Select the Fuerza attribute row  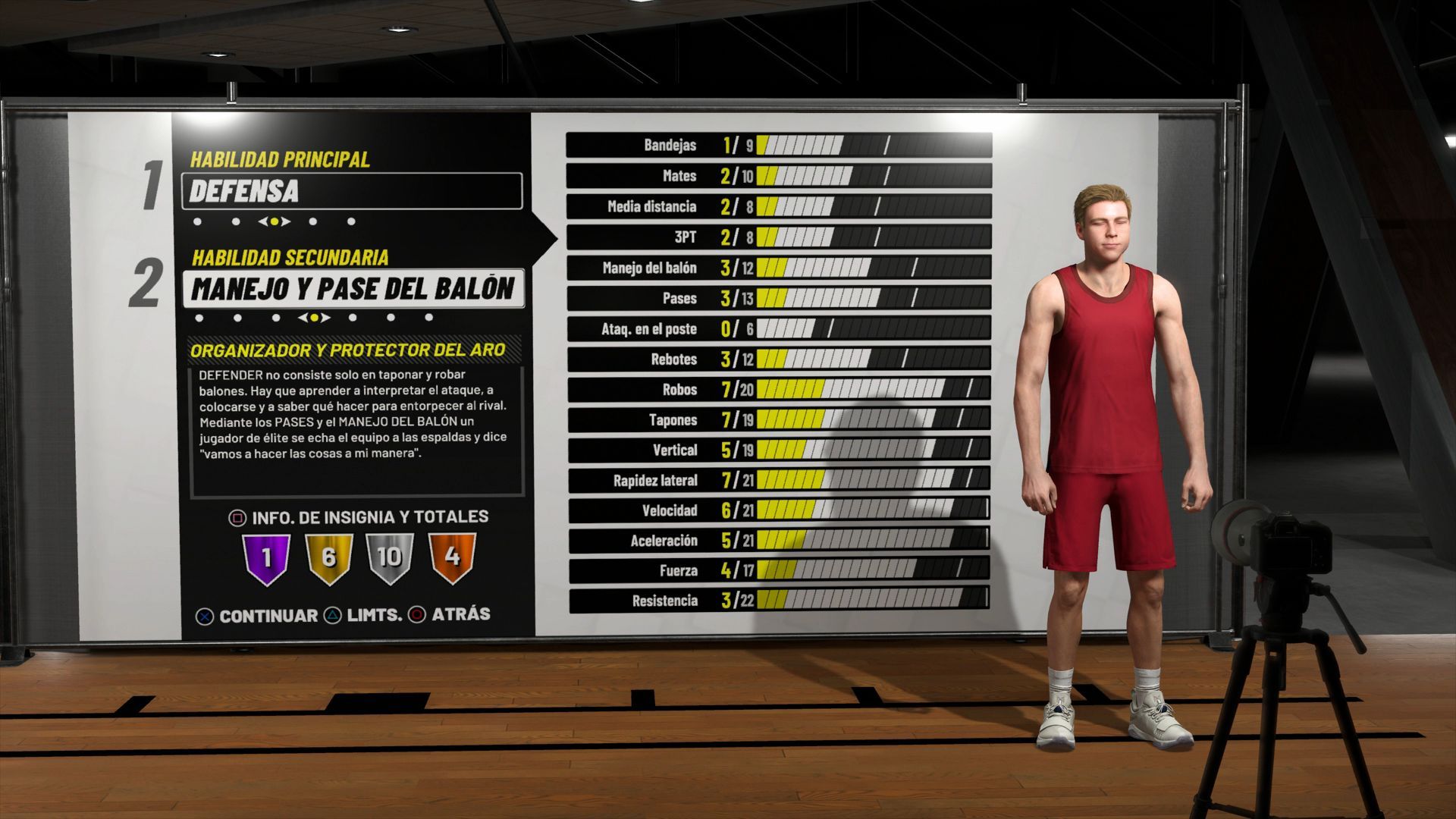click(779, 570)
